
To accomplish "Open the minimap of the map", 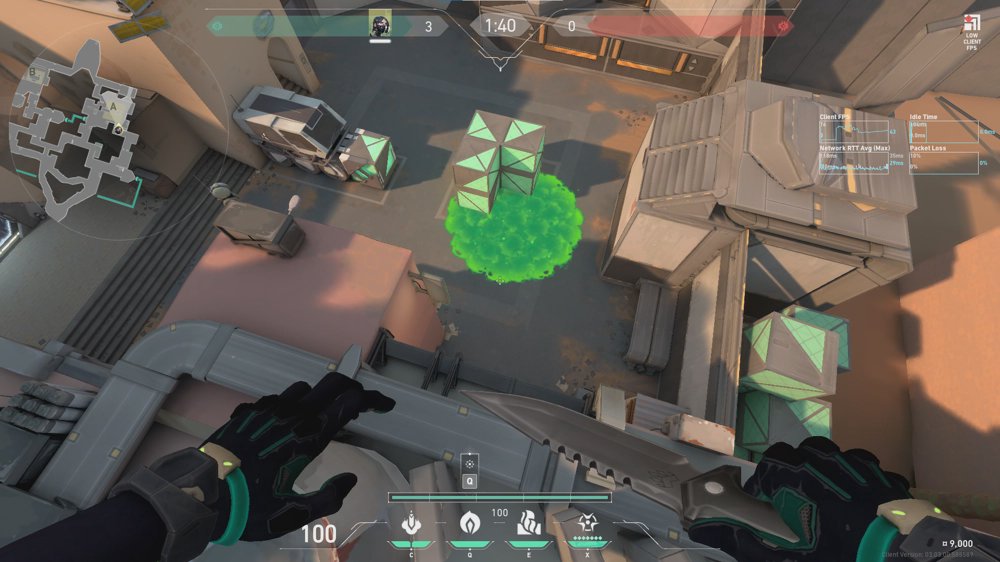I will coord(75,125).
